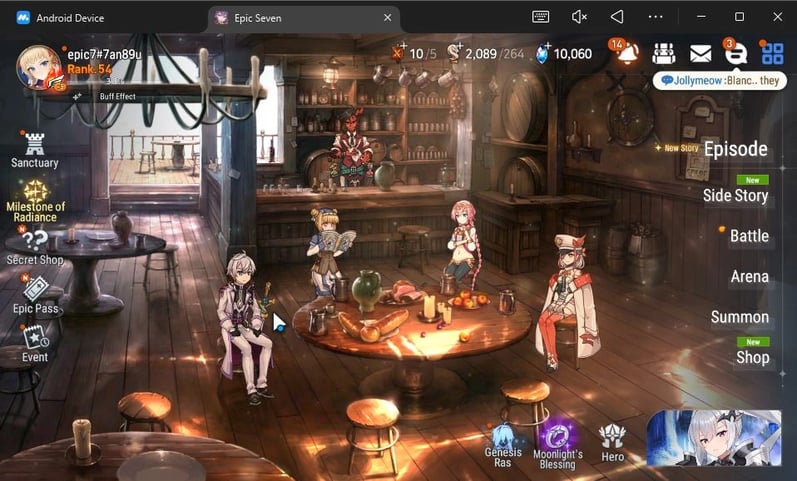Close the Epic Seven tab
This screenshot has width=797, height=481.
(x=388, y=18)
